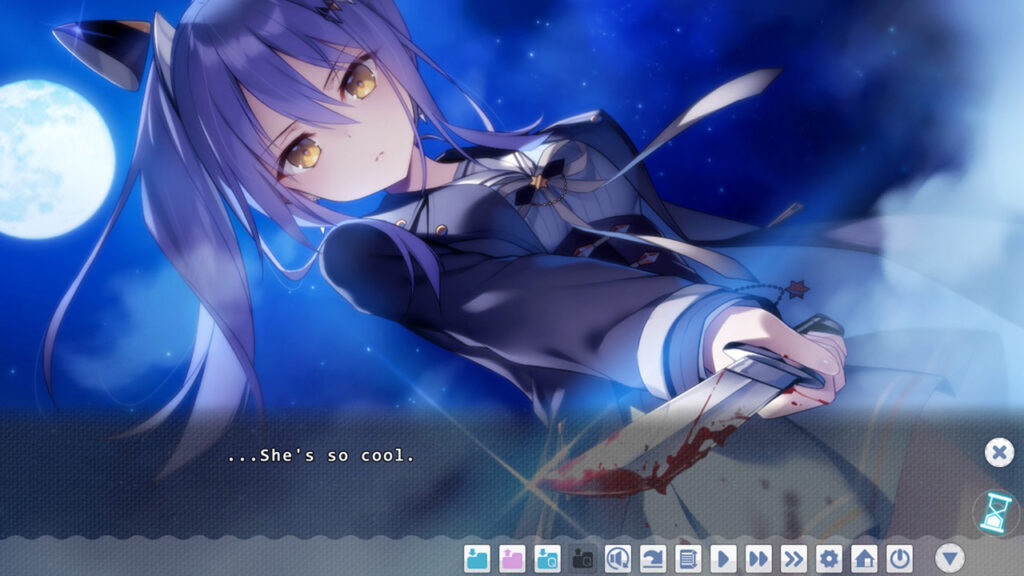The width and height of the screenshot is (1024, 576).
Task: Hide the text box with the X button
Action: pyautogui.click(x=998, y=453)
